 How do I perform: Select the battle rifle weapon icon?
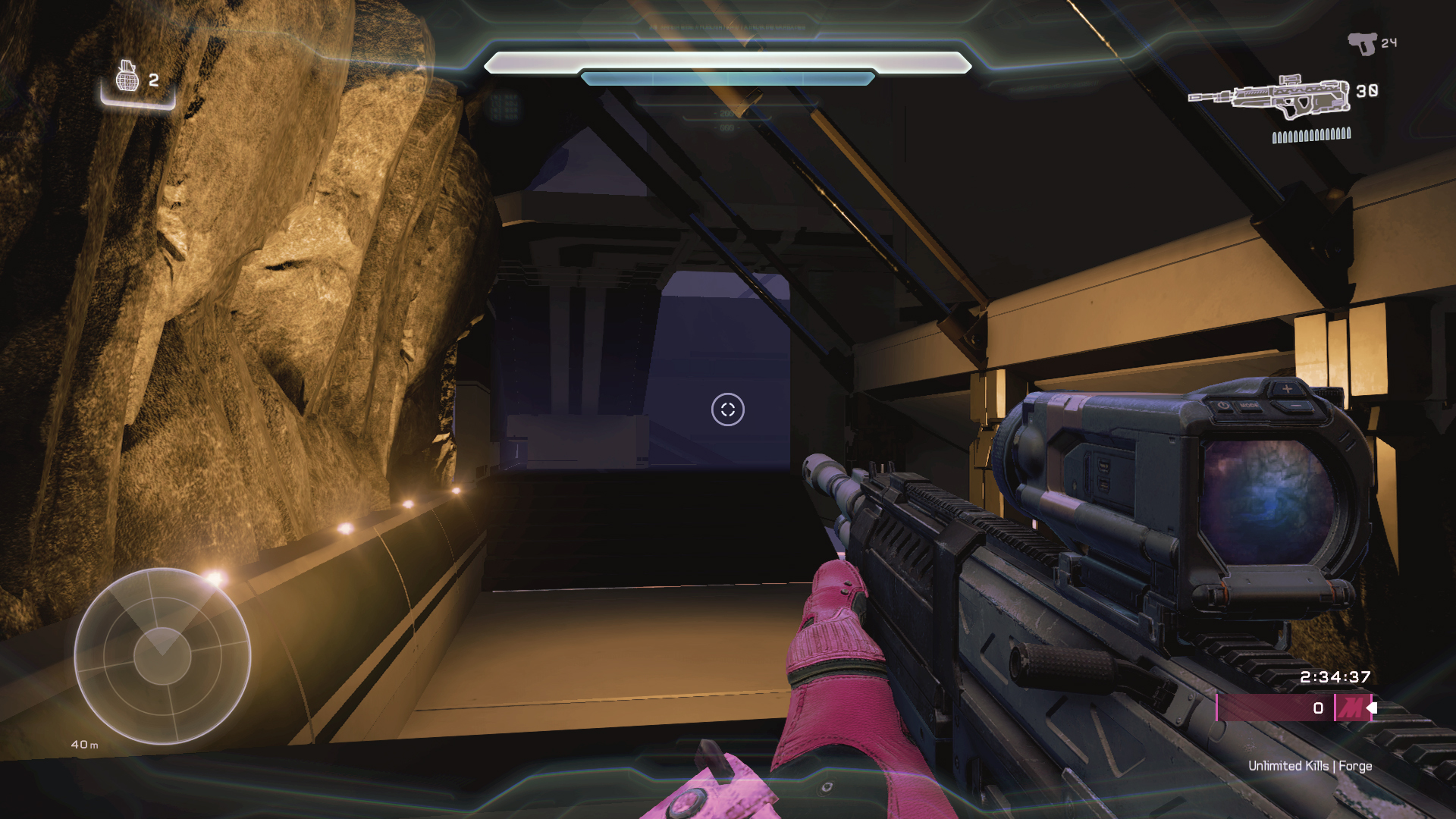coord(1269,96)
